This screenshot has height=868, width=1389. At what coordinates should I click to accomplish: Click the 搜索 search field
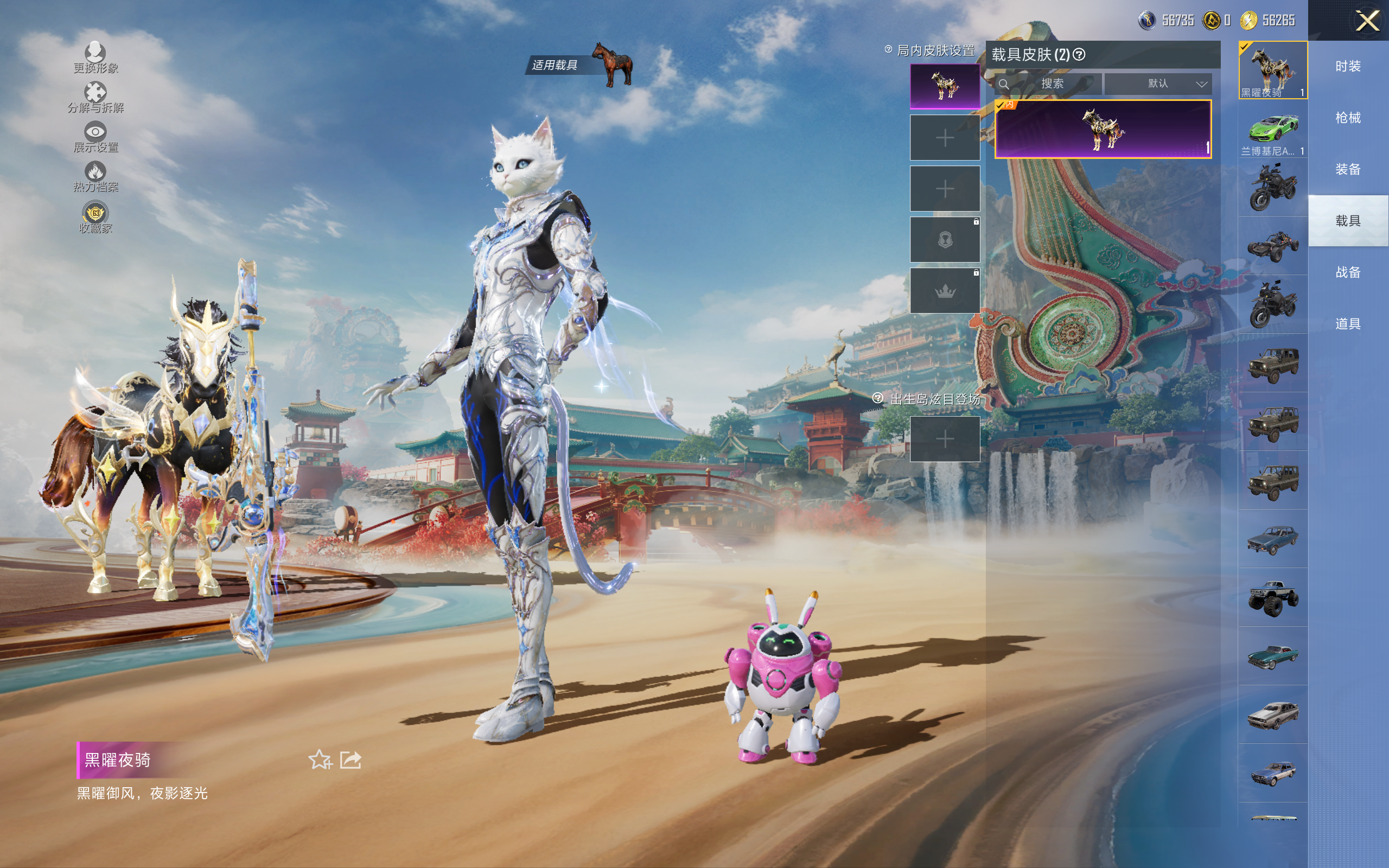point(1052,84)
